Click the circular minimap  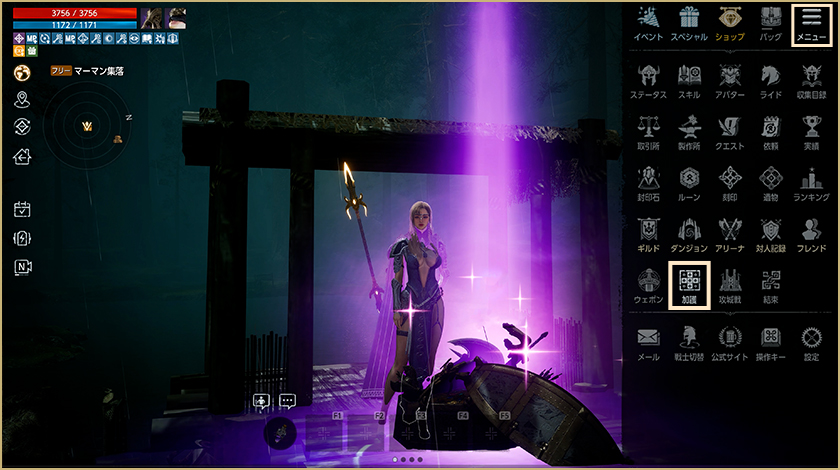tap(86, 125)
